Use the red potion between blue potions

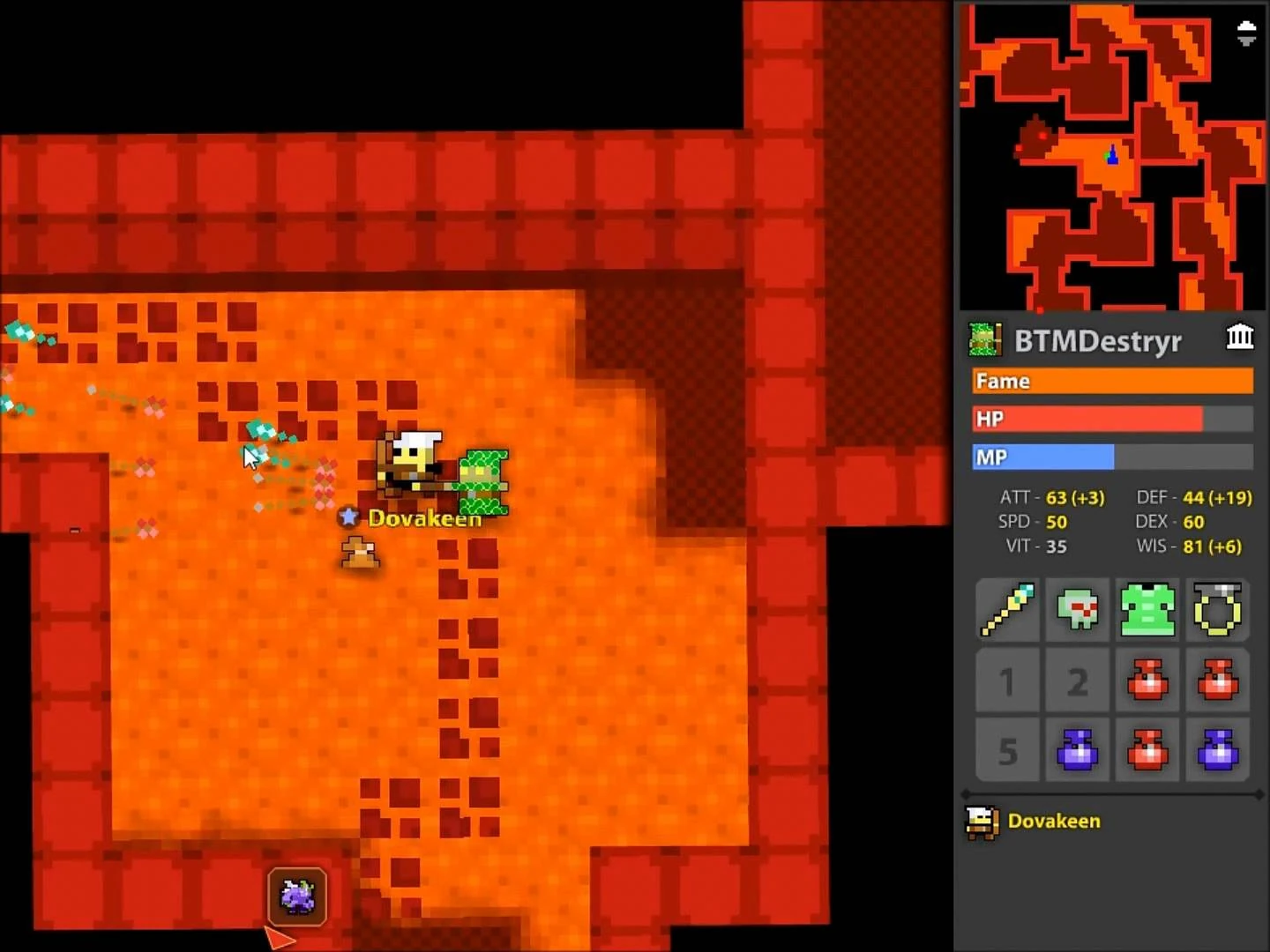point(1147,750)
